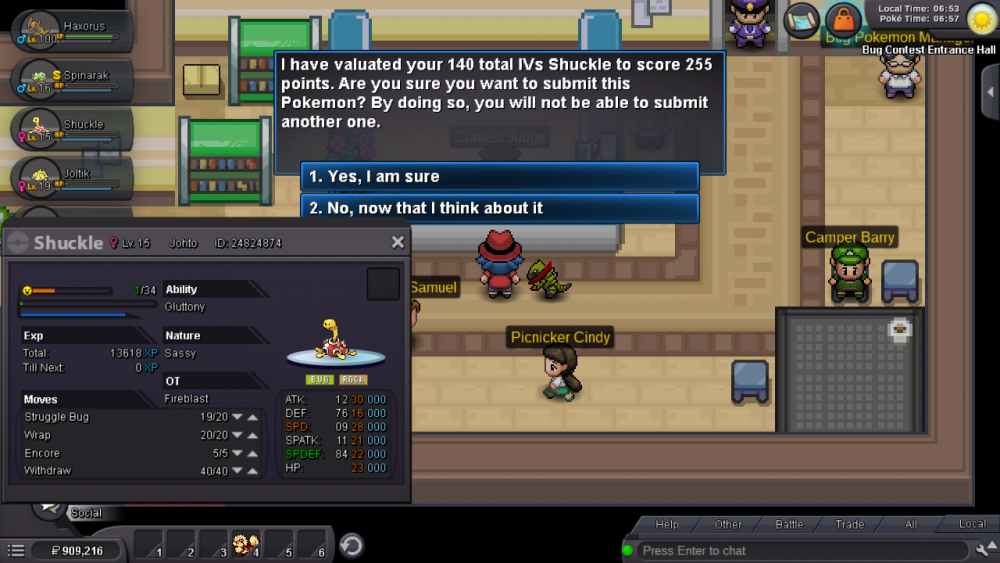Image resolution: width=1000 pixels, height=563 pixels.
Task: Confirm with "Yes, I am sure"
Action: (x=499, y=177)
